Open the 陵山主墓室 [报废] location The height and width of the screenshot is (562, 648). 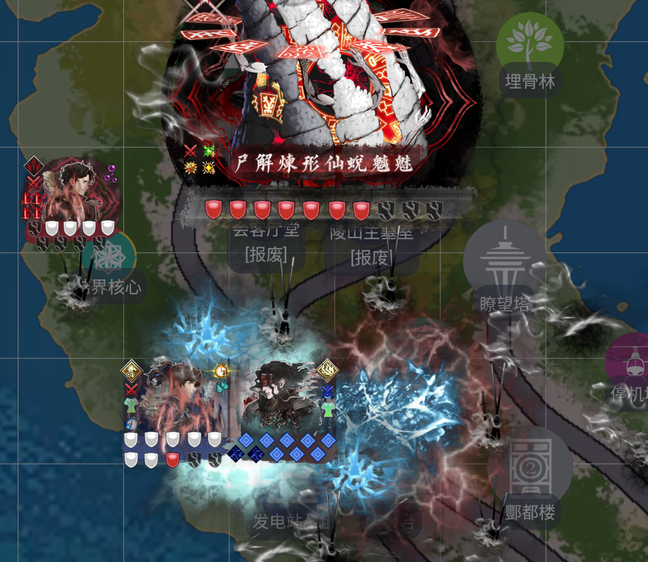click(370, 244)
